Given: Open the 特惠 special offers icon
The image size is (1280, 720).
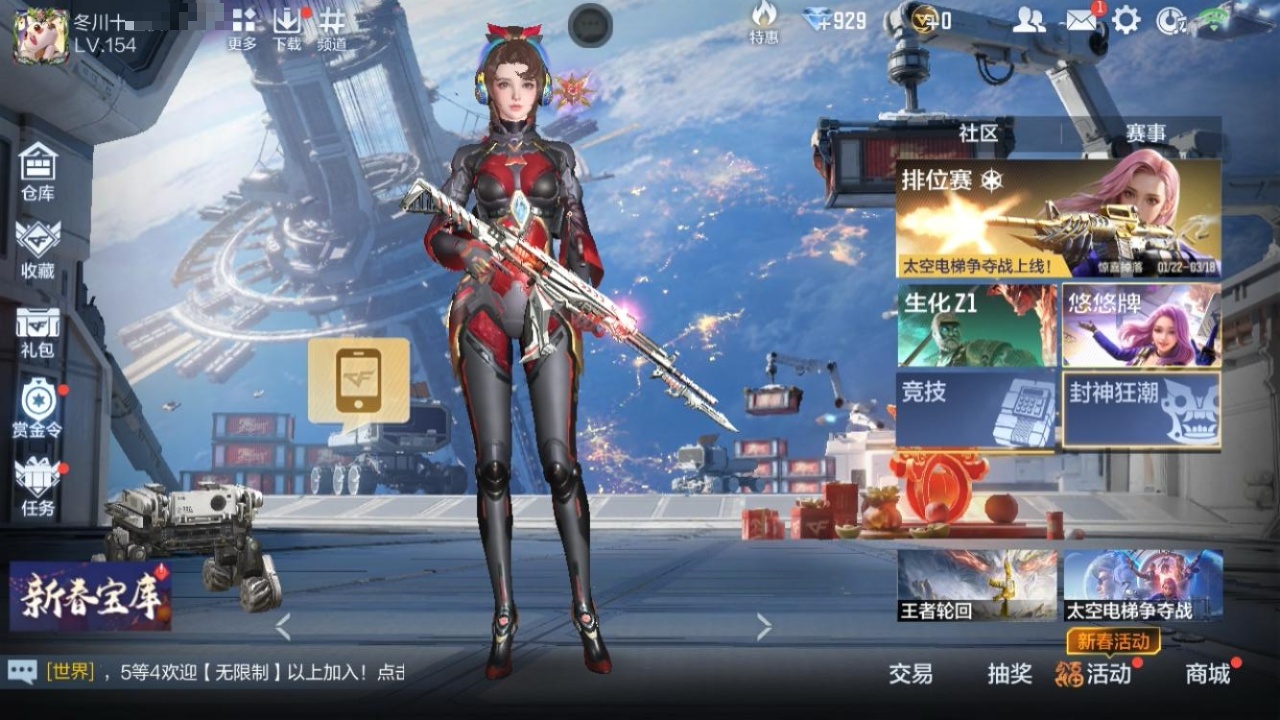Looking at the screenshot, I should coord(764,22).
